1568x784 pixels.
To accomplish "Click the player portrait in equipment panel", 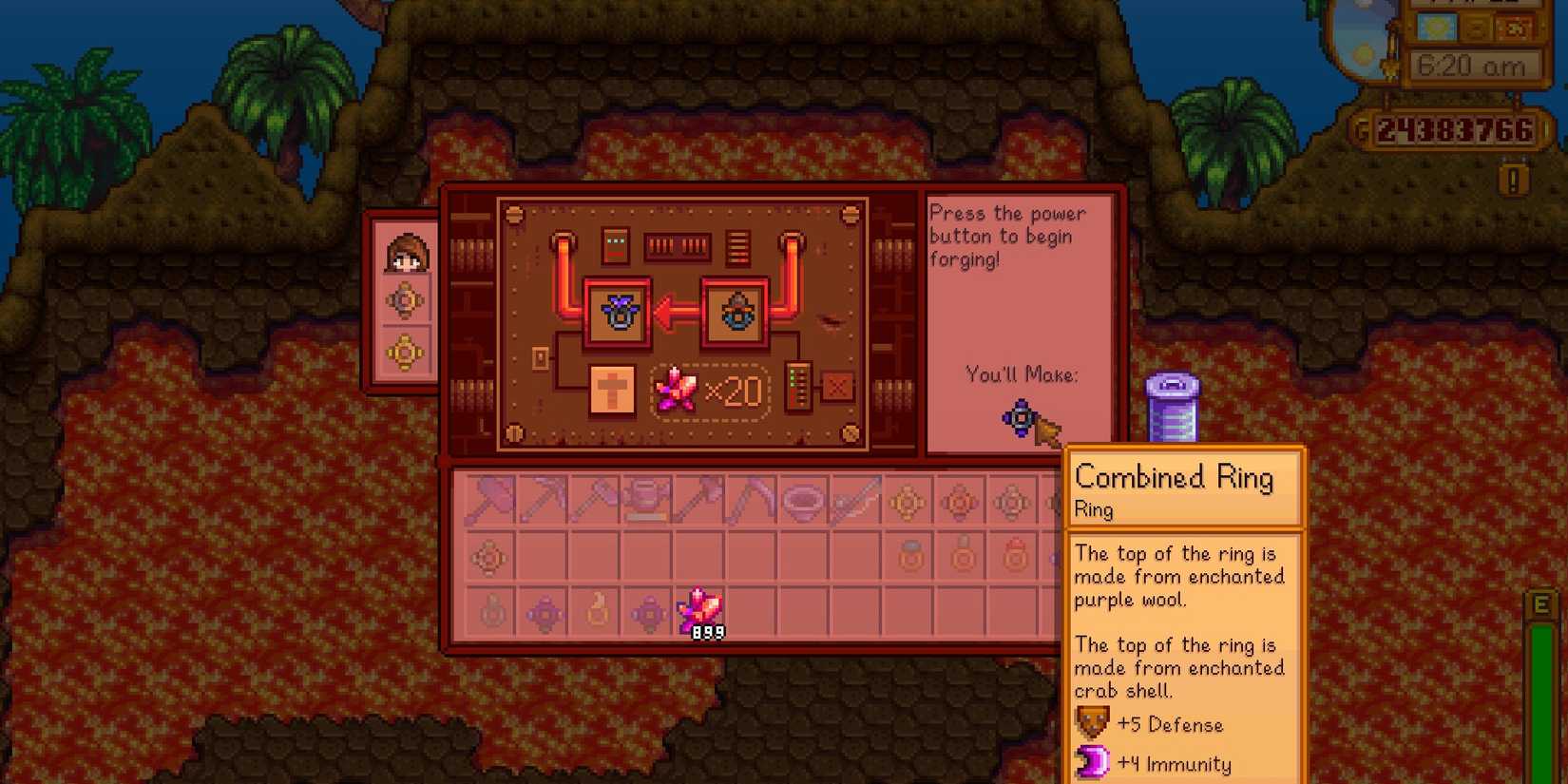I will pos(406,252).
